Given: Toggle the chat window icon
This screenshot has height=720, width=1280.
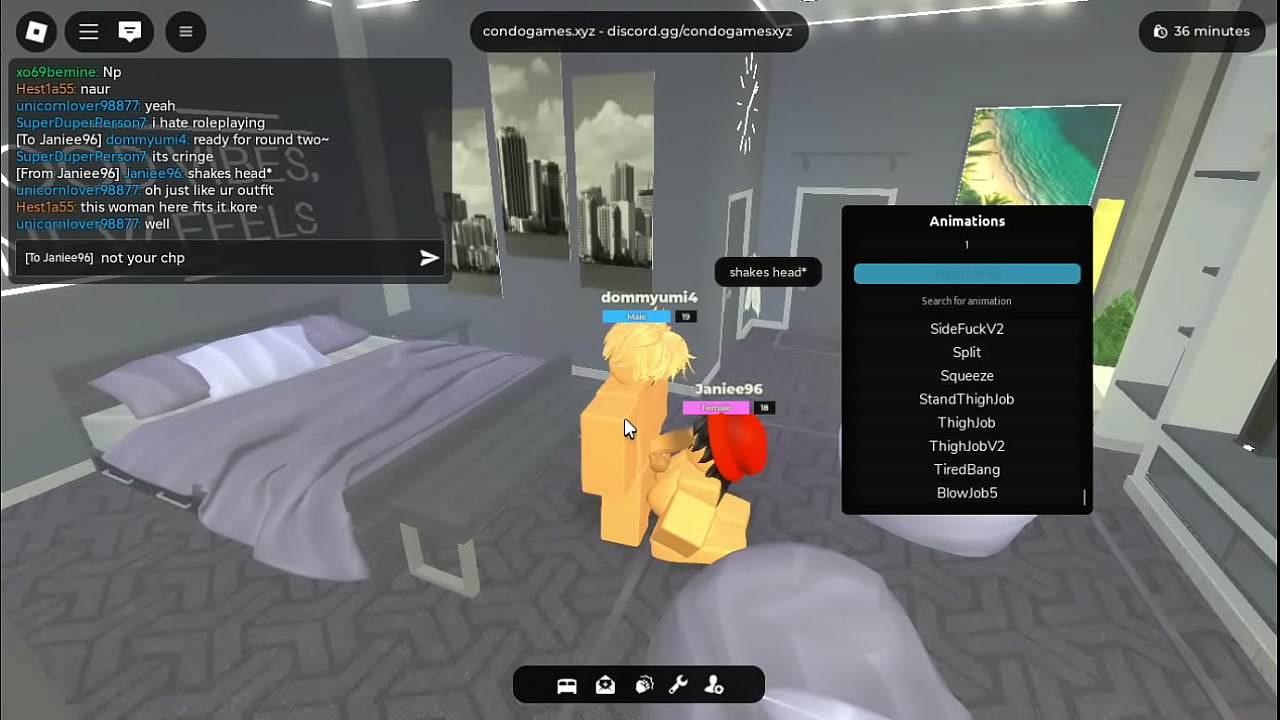Looking at the screenshot, I should 130,32.
